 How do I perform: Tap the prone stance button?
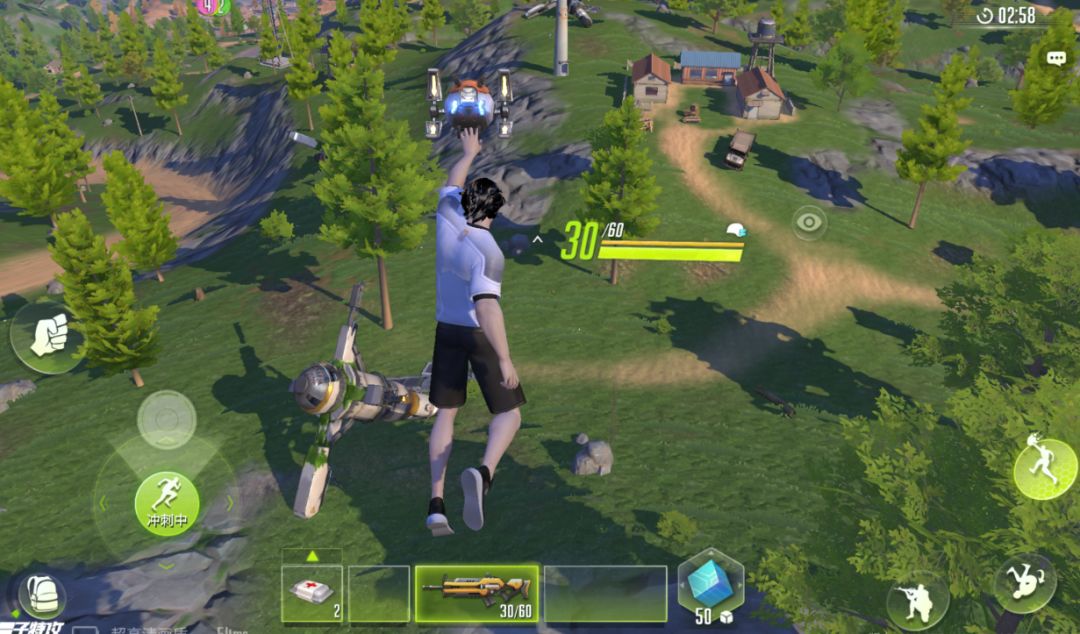tap(1025, 583)
